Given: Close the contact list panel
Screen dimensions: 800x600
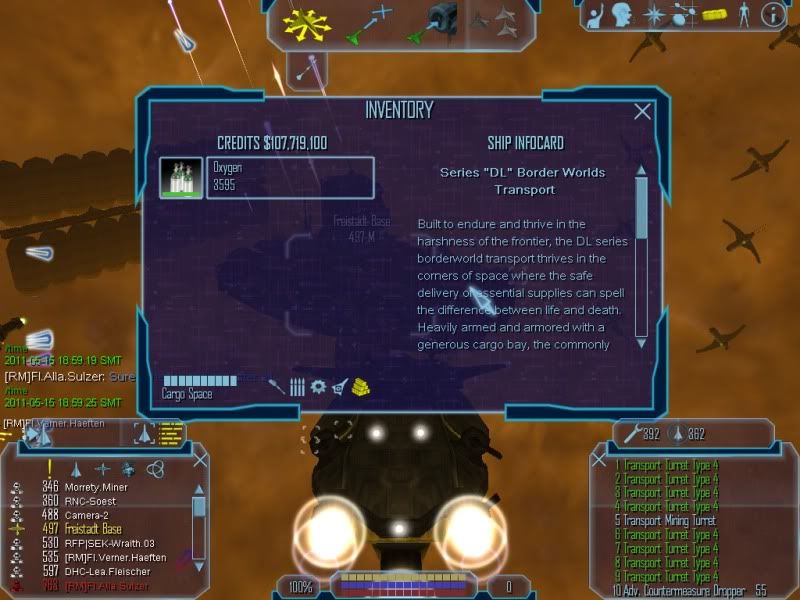Looking at the screenshot, I should coord(200,460).
